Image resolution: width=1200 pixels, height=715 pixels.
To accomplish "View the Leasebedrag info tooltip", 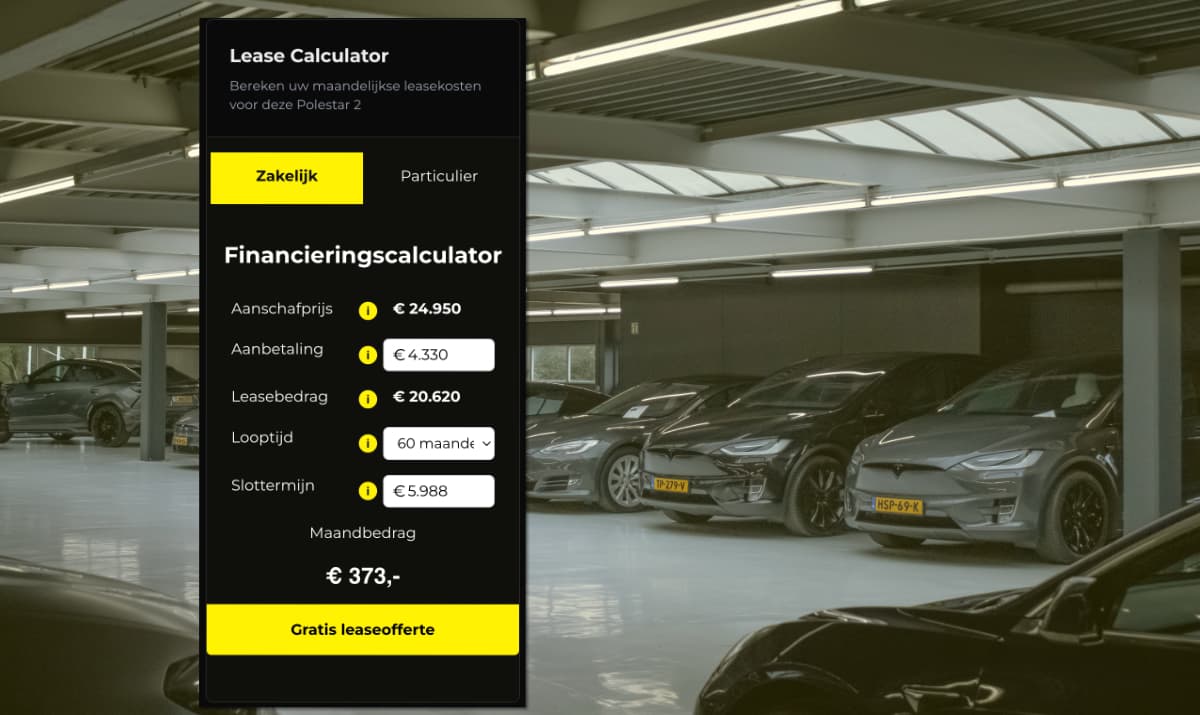I will click(x=368, y=398).
